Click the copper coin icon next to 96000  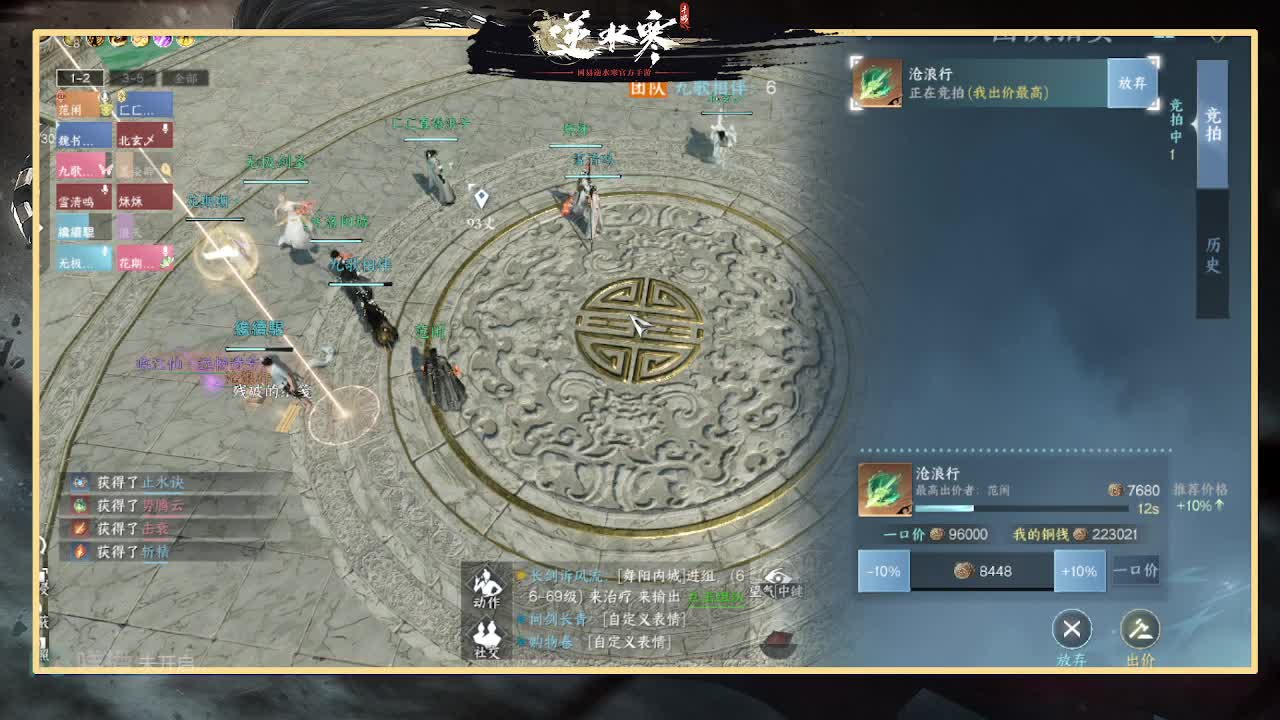coord(936,535)
